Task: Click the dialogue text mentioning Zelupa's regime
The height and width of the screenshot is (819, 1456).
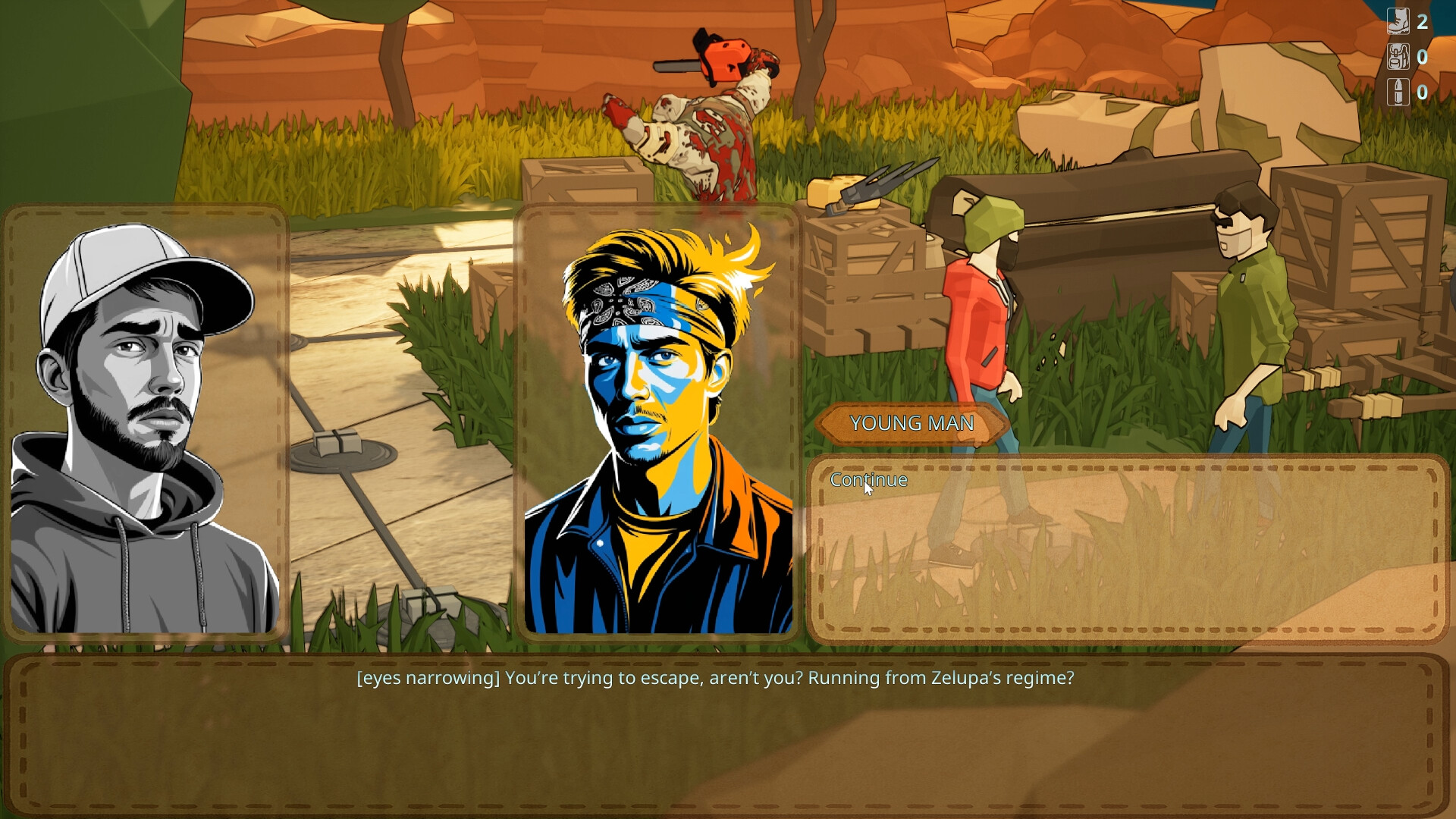Action: [715, 679]
